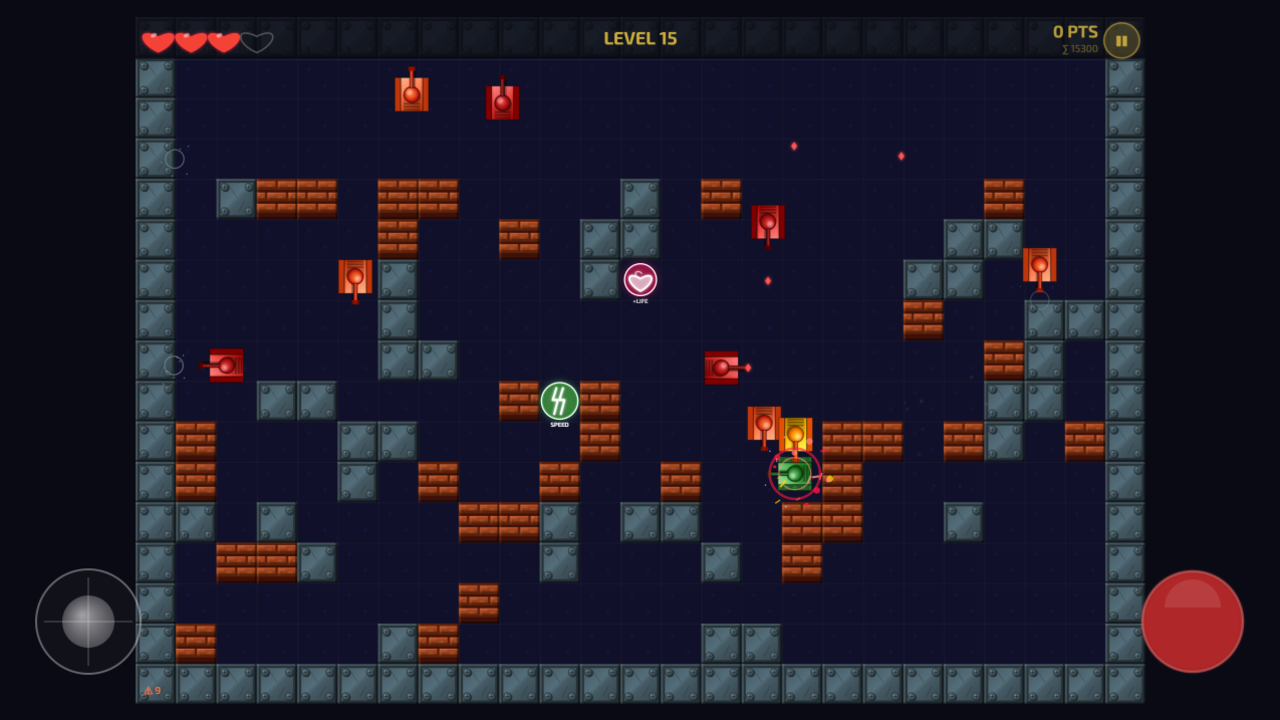Click the 0 PTS score display
Image resolution: width=1280 pixels, height=720 pixels.
pos(1075,31)
